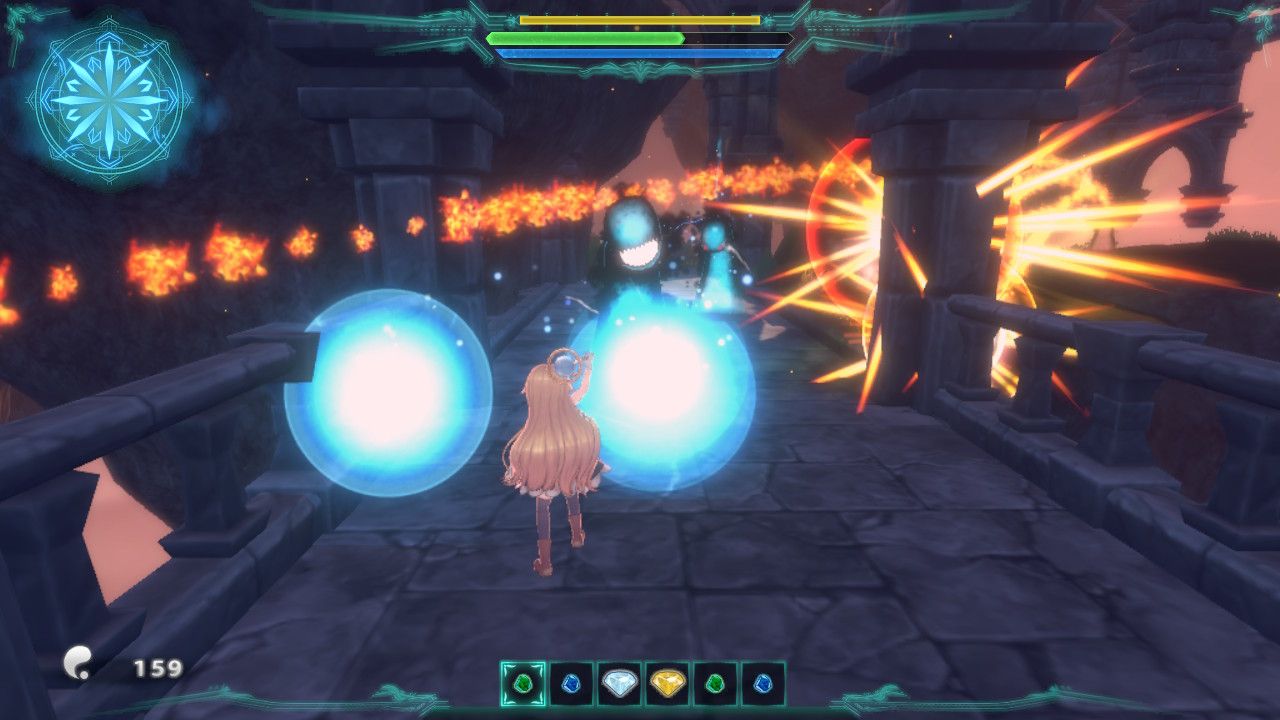
Task: Select the yellow diamond hotbar slot
Action: (667, 684)
